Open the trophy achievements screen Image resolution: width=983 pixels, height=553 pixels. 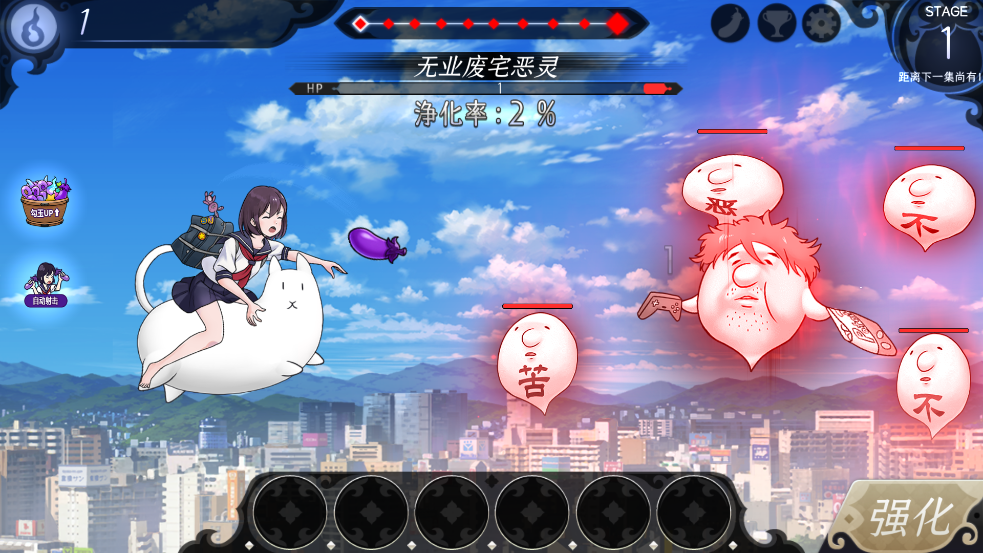click(x=776, y=23)
